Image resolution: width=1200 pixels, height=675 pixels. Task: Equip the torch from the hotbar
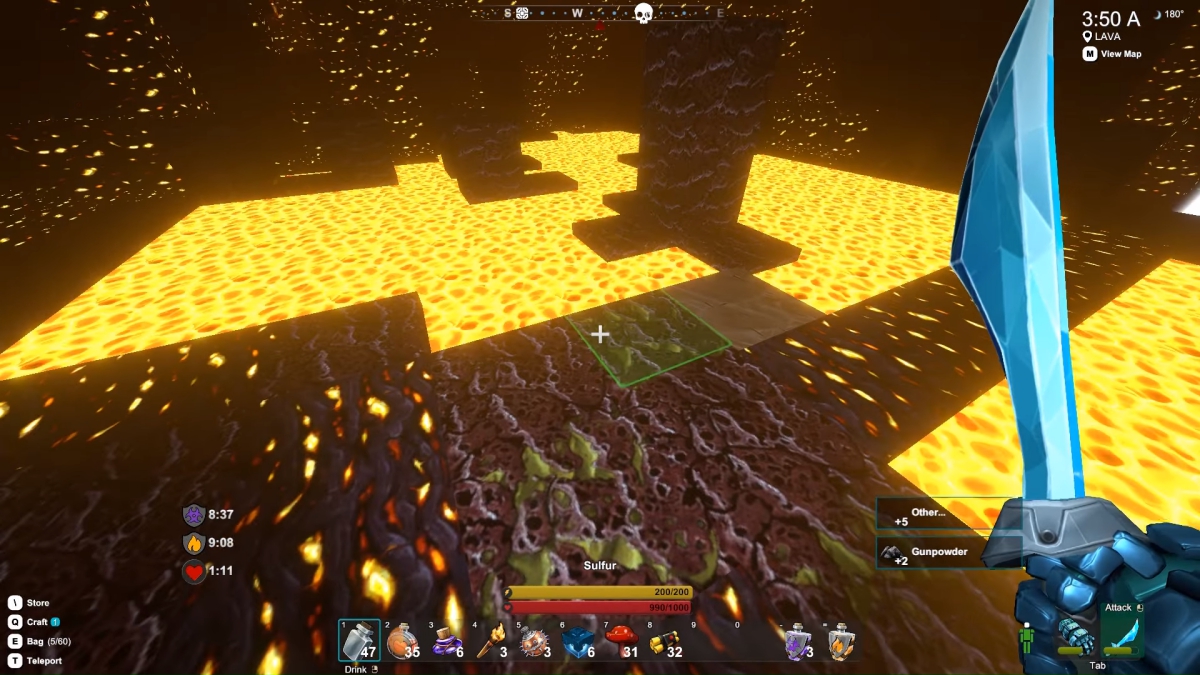[x=489, y=641]
